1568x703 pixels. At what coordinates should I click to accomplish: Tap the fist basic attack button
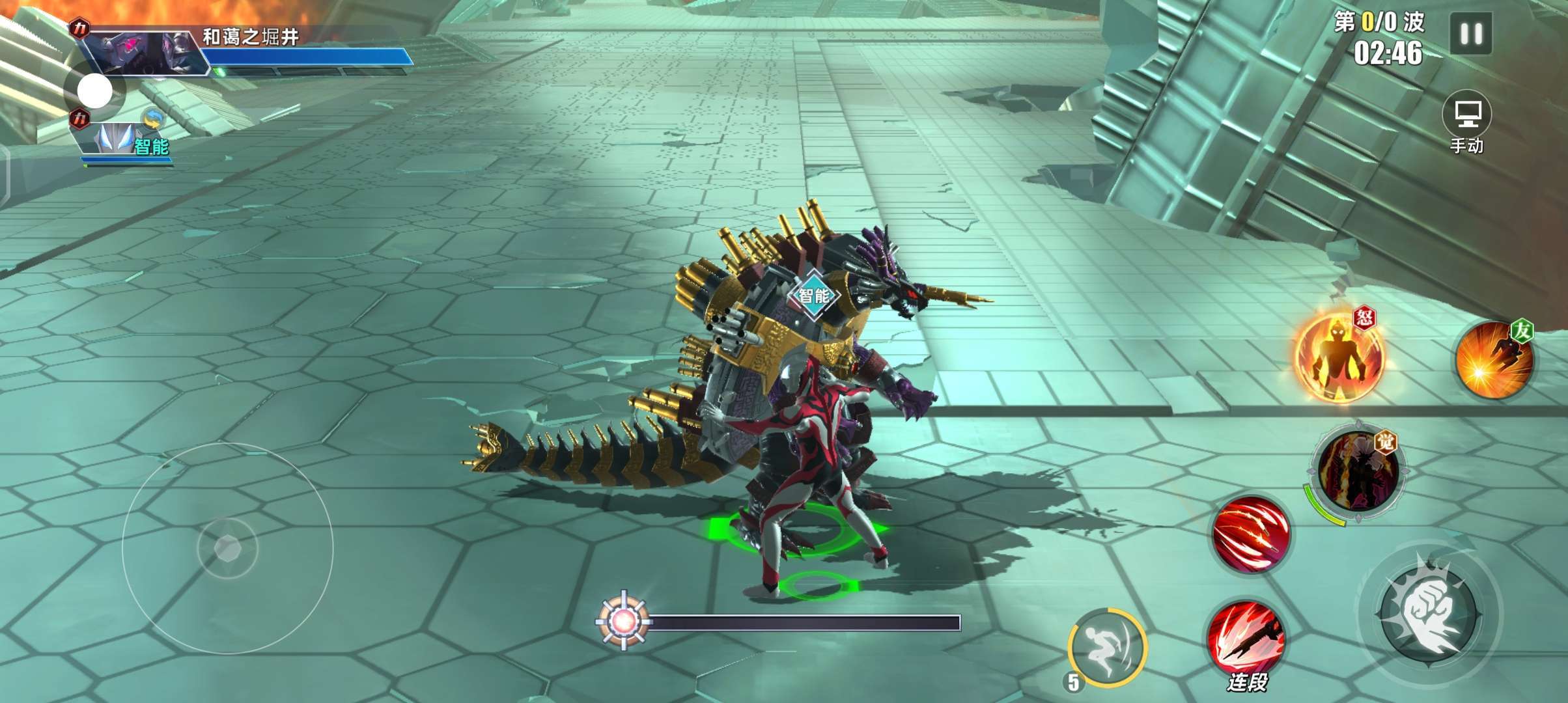(x=1429, y=612)
